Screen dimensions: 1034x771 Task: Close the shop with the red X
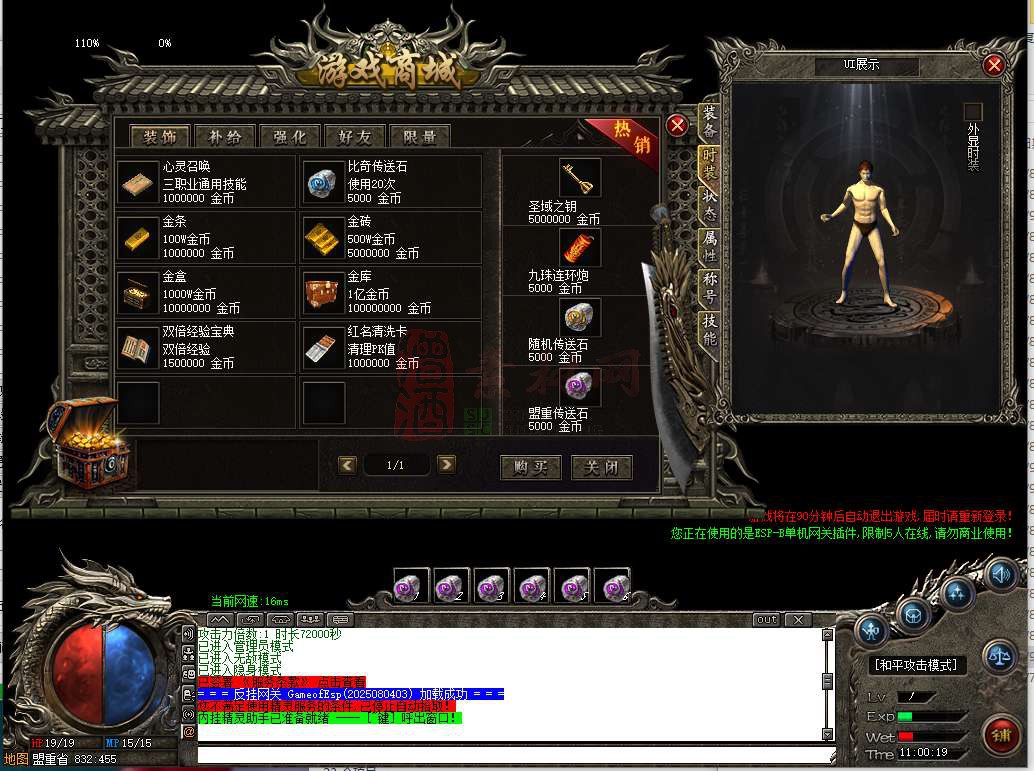point(677,126)
